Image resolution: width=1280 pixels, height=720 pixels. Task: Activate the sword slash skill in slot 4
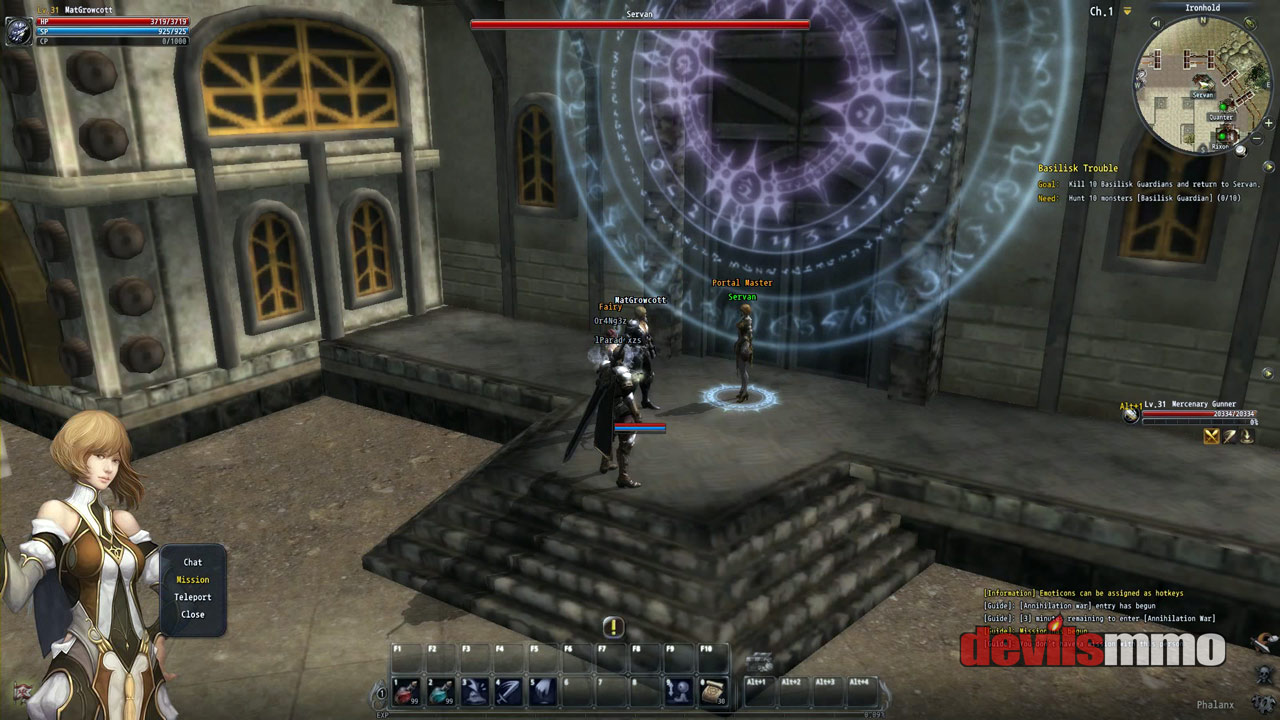pos(508,691)
